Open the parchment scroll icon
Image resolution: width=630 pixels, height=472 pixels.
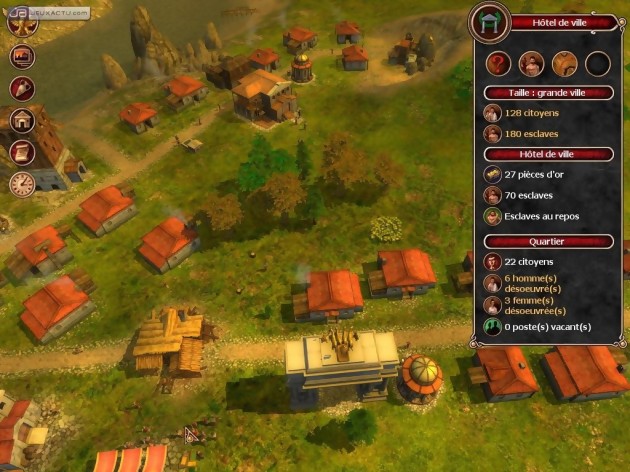pyautogui.click(x=21, y=152)
